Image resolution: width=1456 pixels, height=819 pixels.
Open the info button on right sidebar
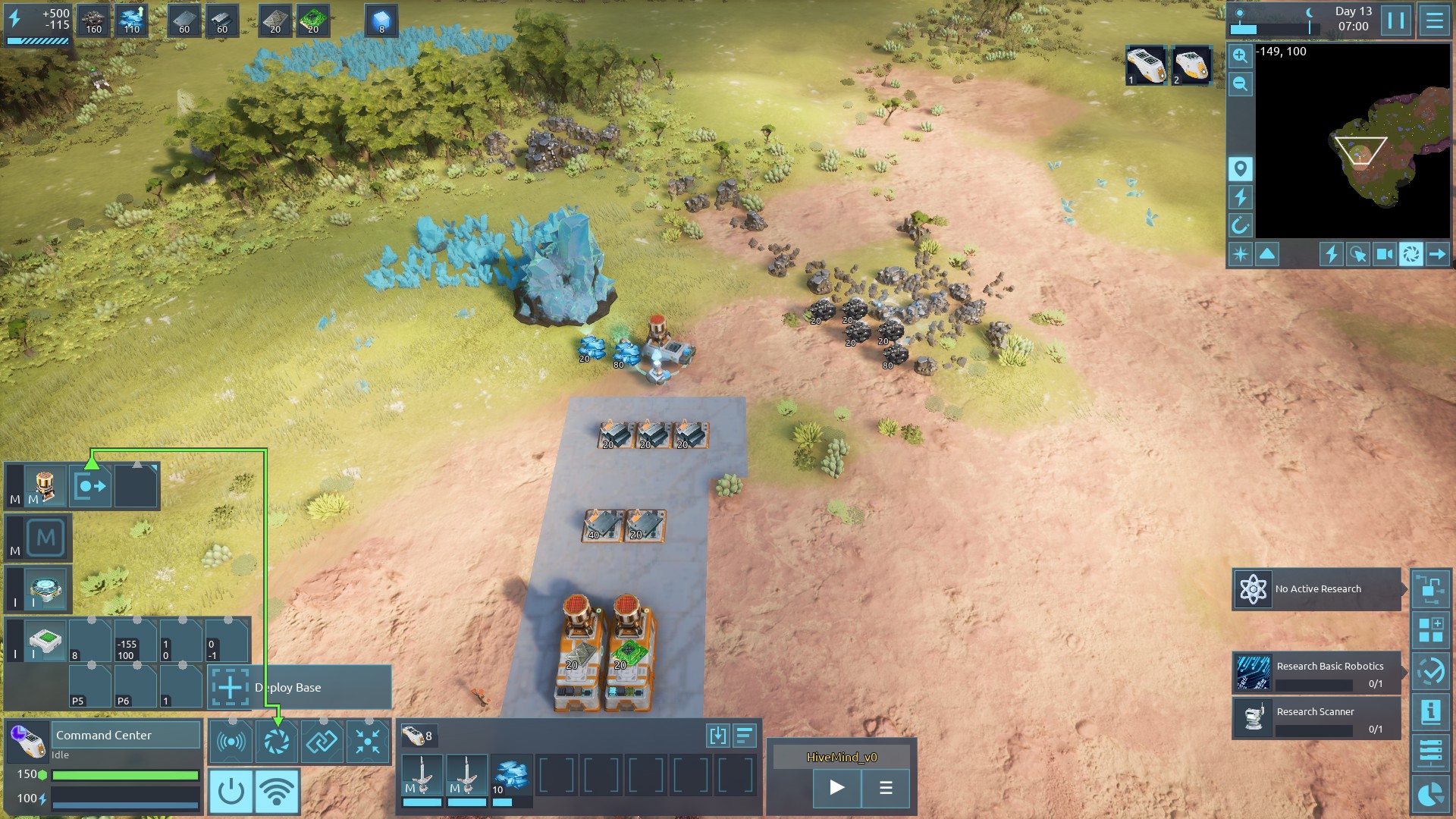tap(1431, 711)
